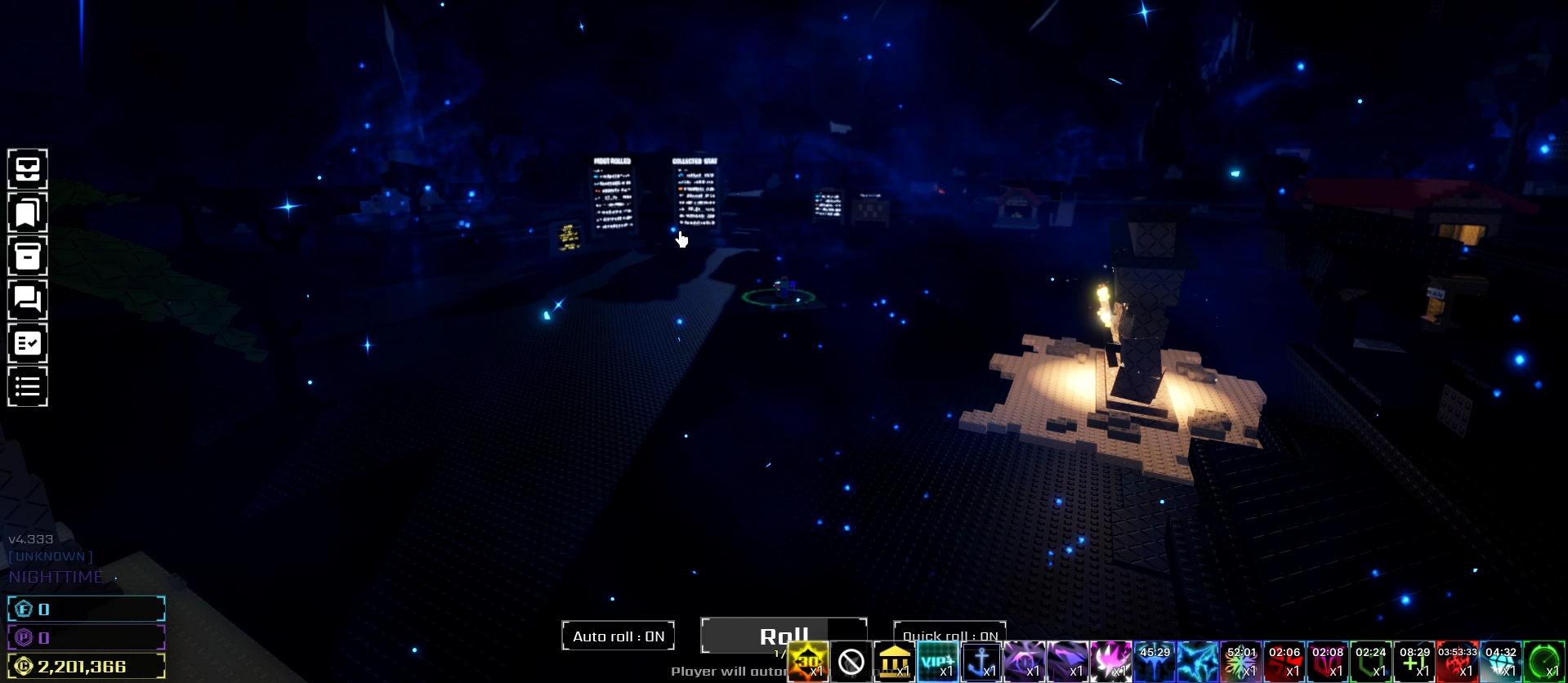Toggle Quick roll off
This screenshot has width=1568, height=683.
click(950, 635)
